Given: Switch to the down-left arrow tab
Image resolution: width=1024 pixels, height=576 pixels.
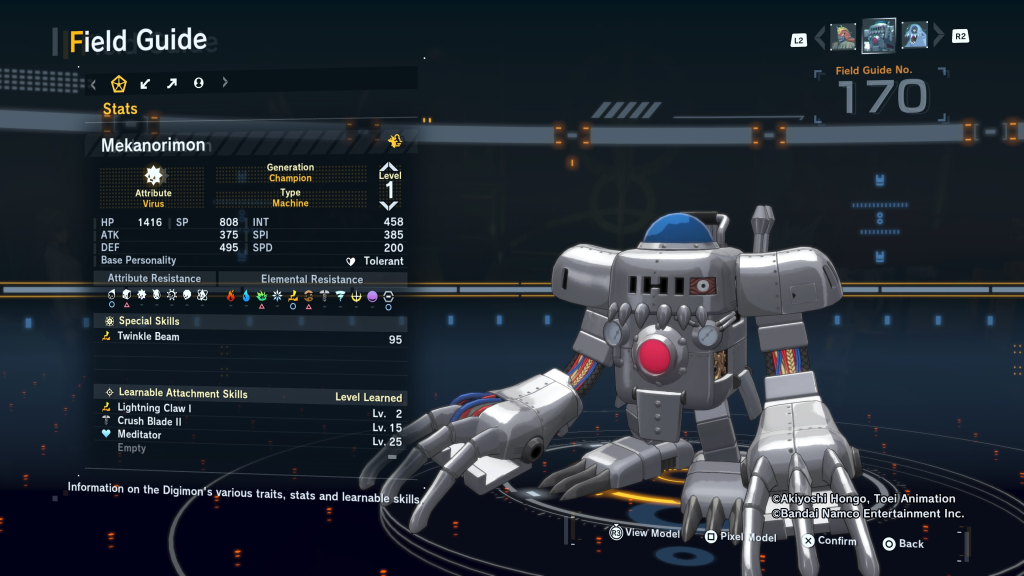Looking at the screenshot, I should (x=145, y=83).
